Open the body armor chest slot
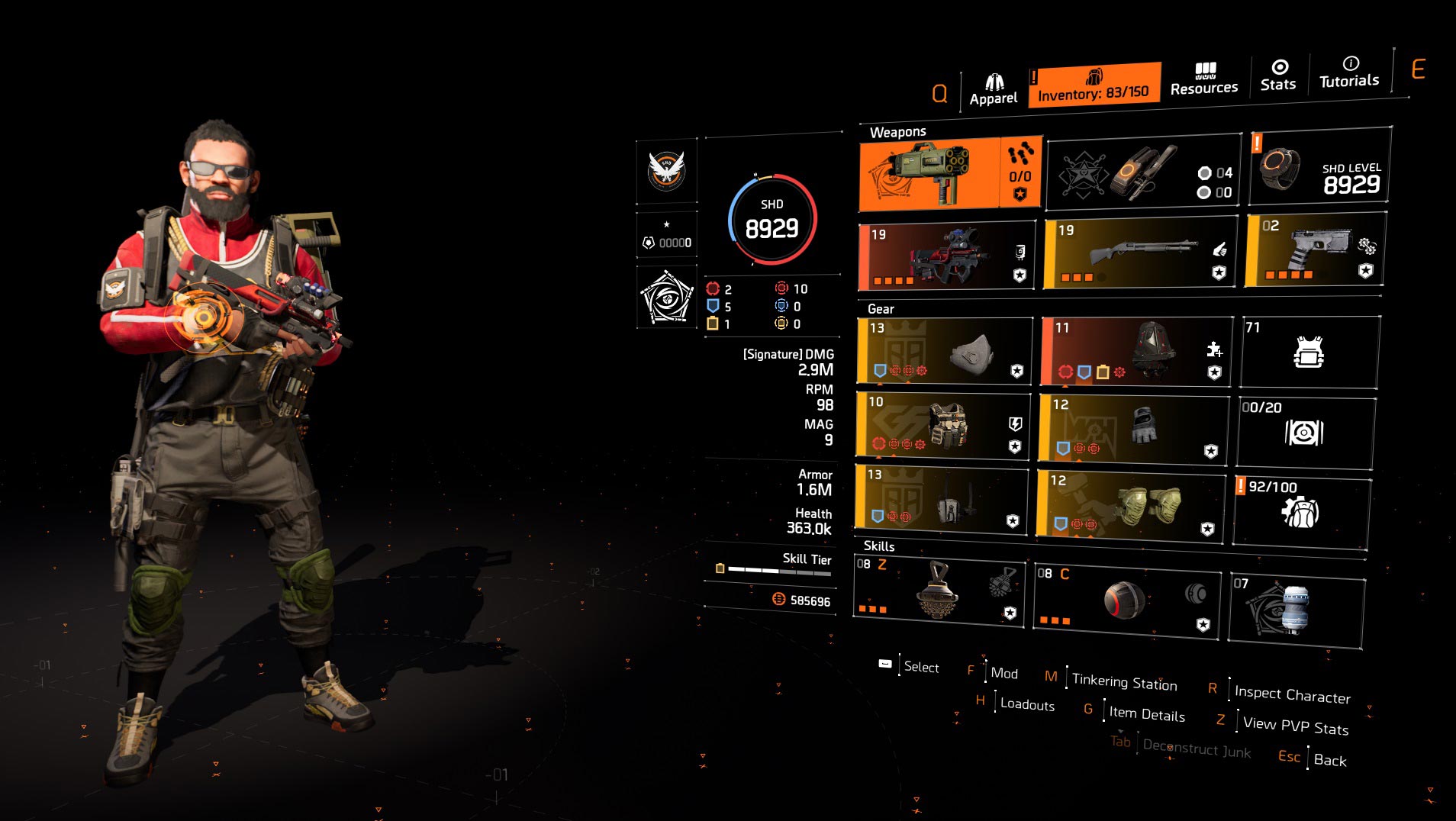The width and height of the screenshot is (1456, 821). pos(942,426)
